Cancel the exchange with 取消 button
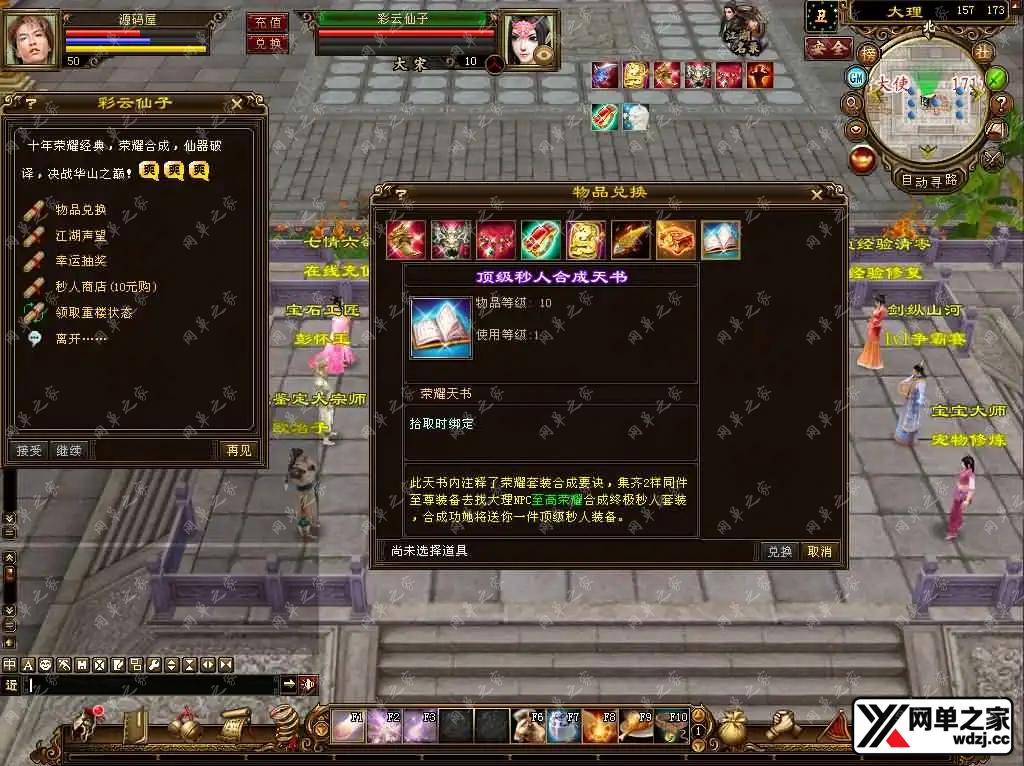 pos(820,551)
